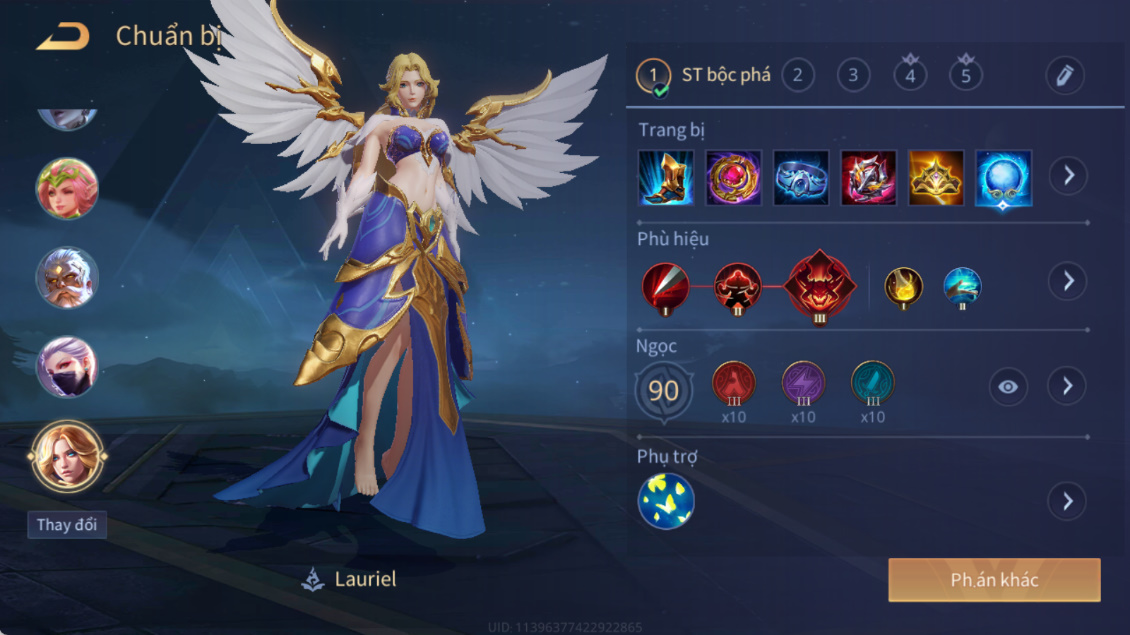The width and height of the screenshot is (1130, 635).
Task: Select the purple level III gem
Action: [x=803, y=383]
